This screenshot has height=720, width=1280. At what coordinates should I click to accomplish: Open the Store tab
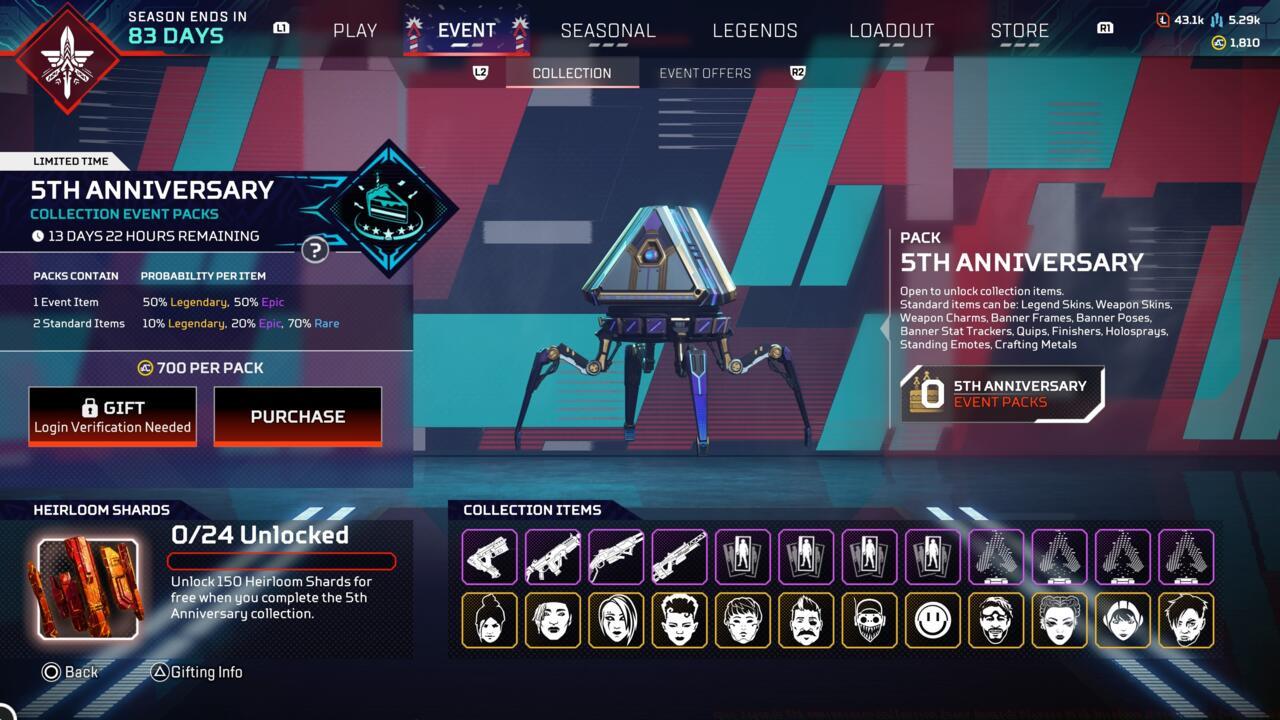[1019, 30]
